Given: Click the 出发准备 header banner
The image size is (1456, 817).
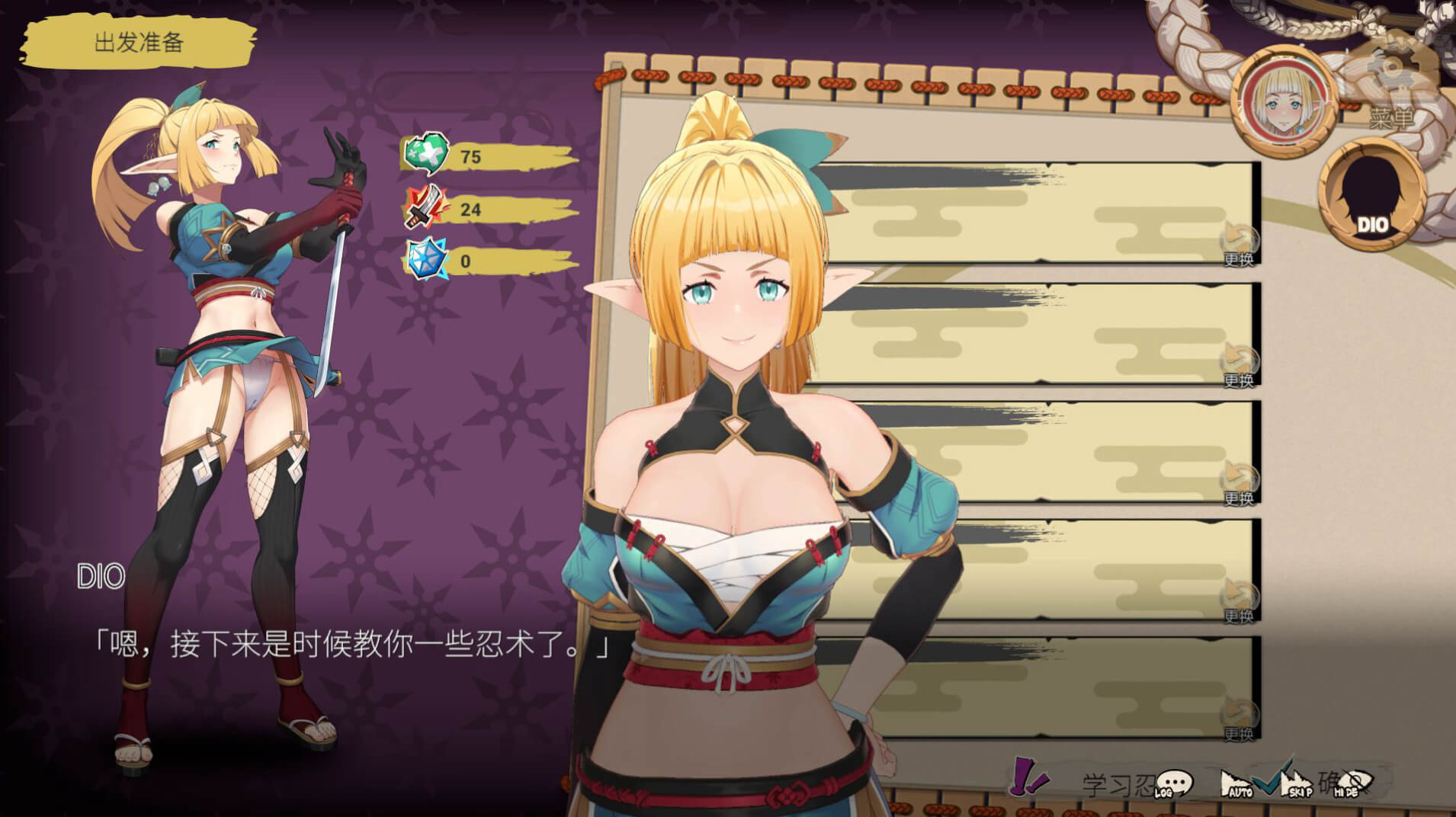Looking at the screenshot, I should 138,43.
